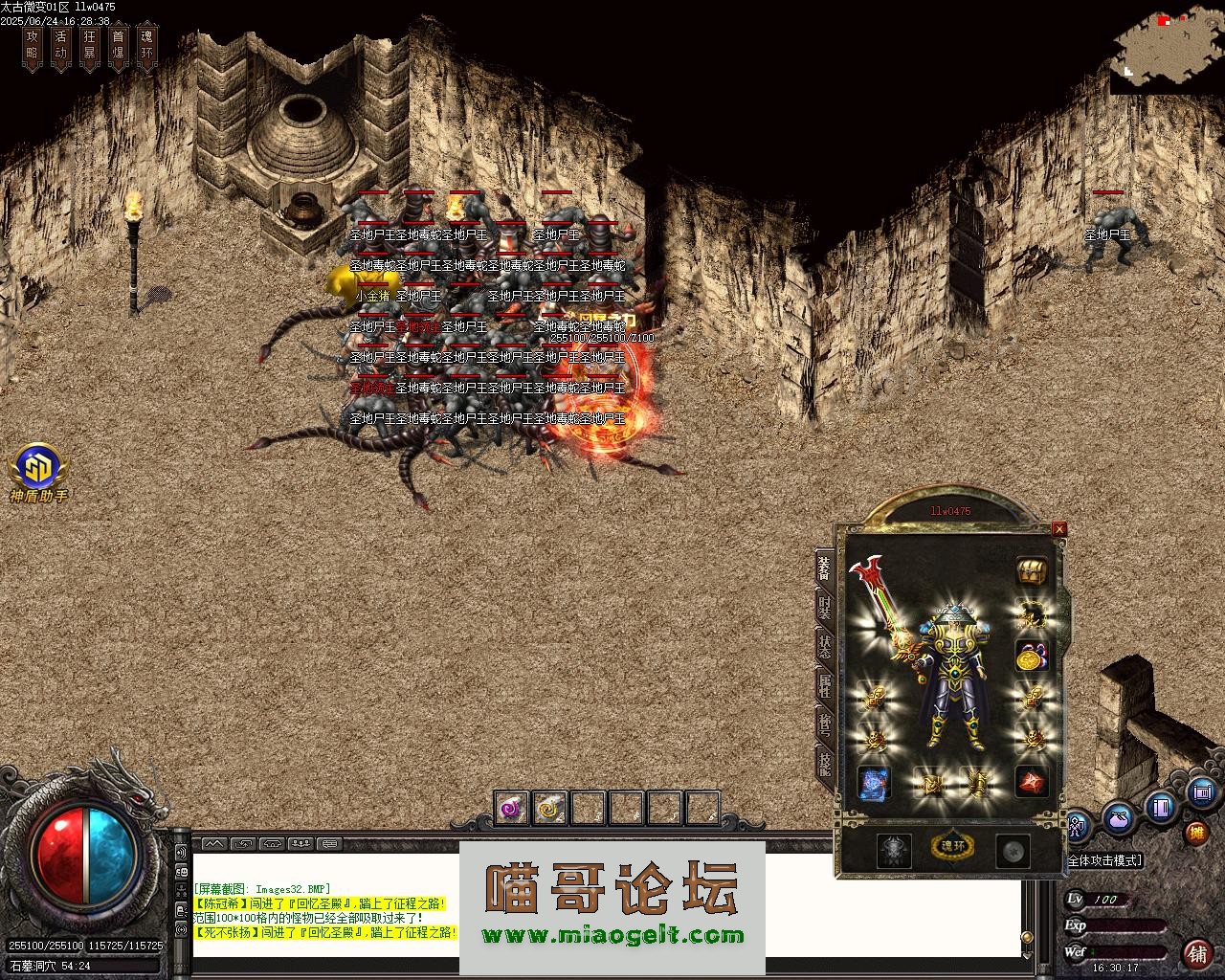The image size is (1225, 980).
Task: Close the character equipment panel
Action: pyautogui.click(x=1059, y=528)
